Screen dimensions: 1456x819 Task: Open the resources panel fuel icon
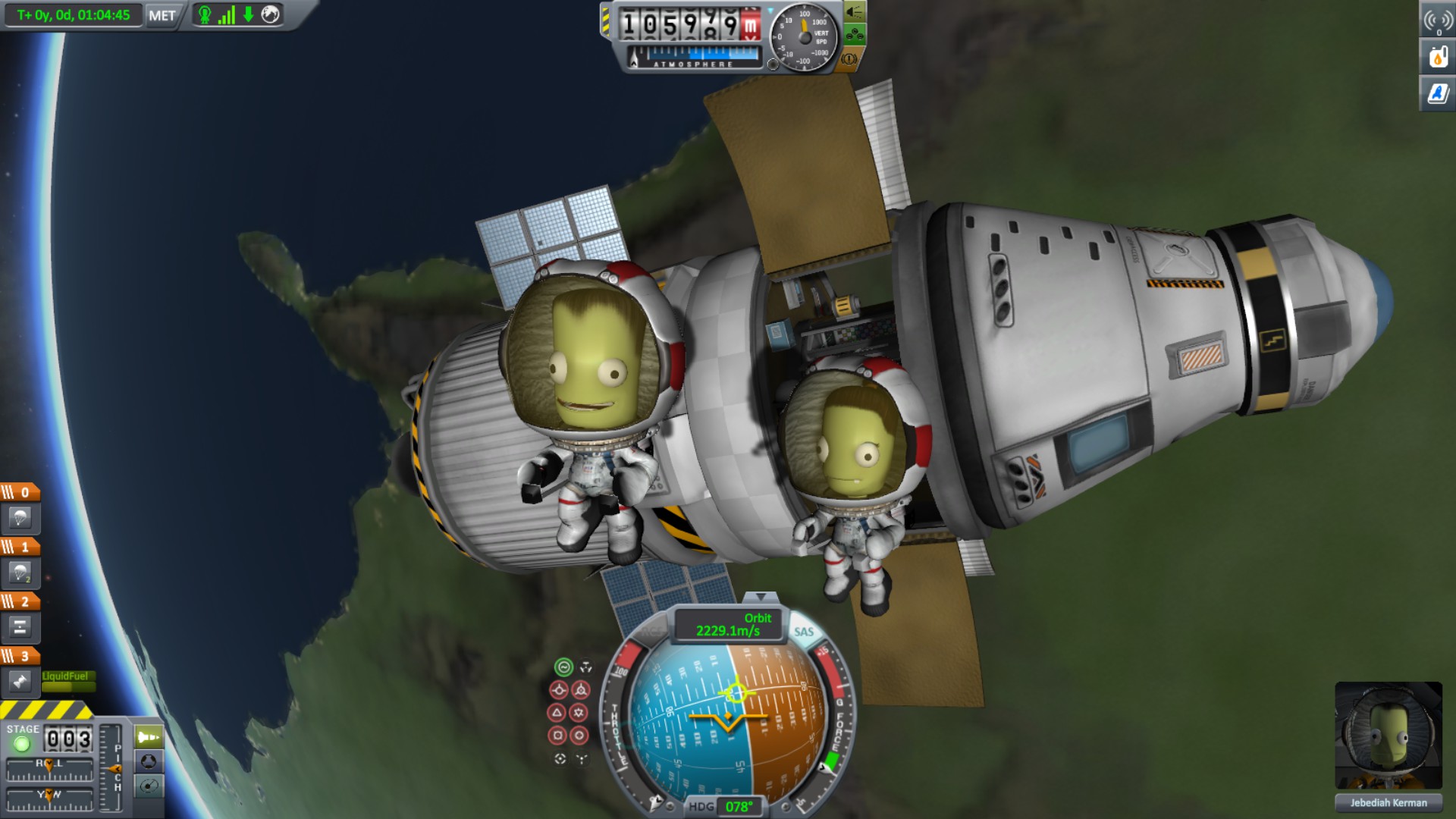point(1438,57)
